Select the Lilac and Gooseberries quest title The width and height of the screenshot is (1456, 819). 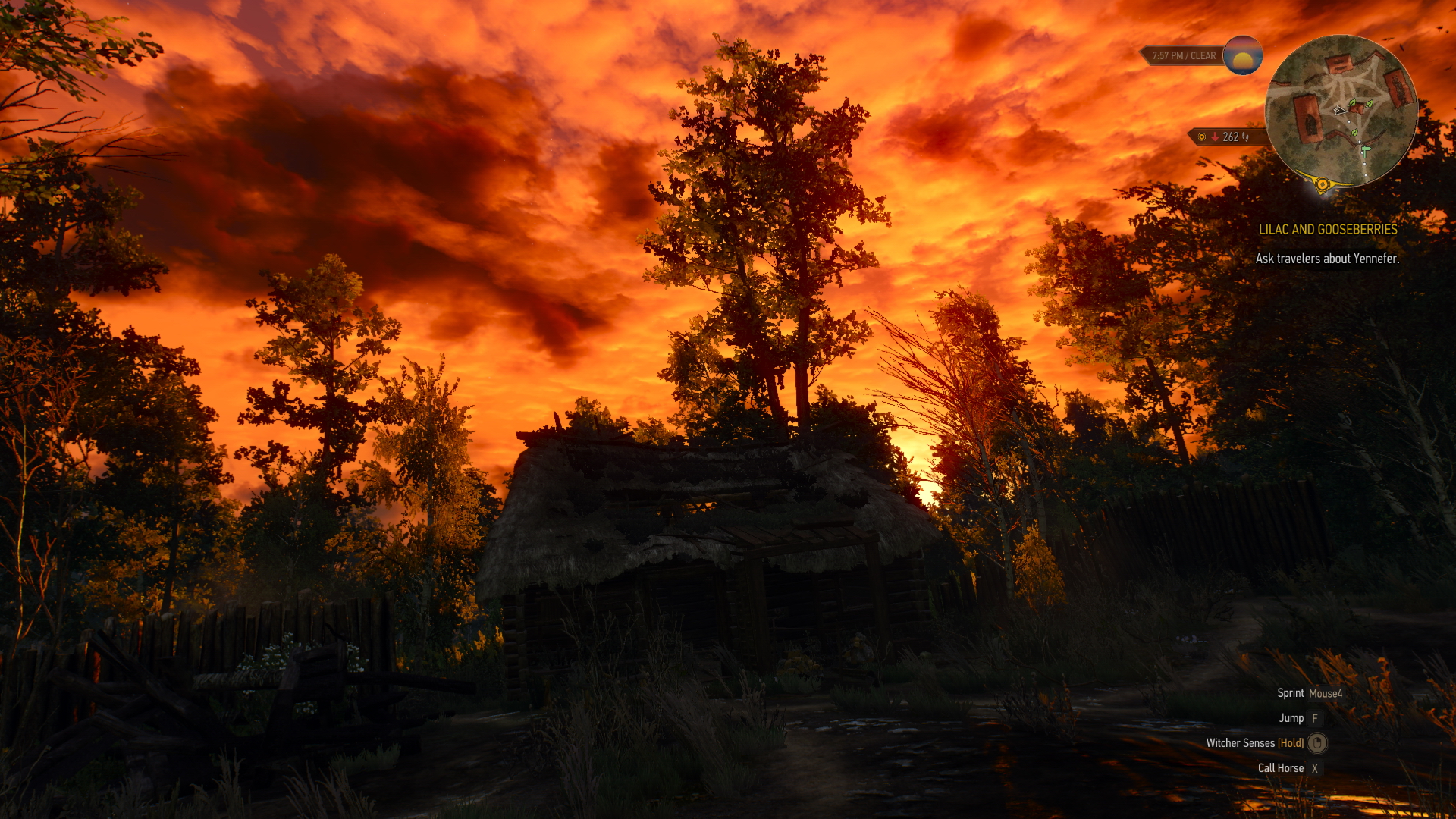coord(1327,229)
